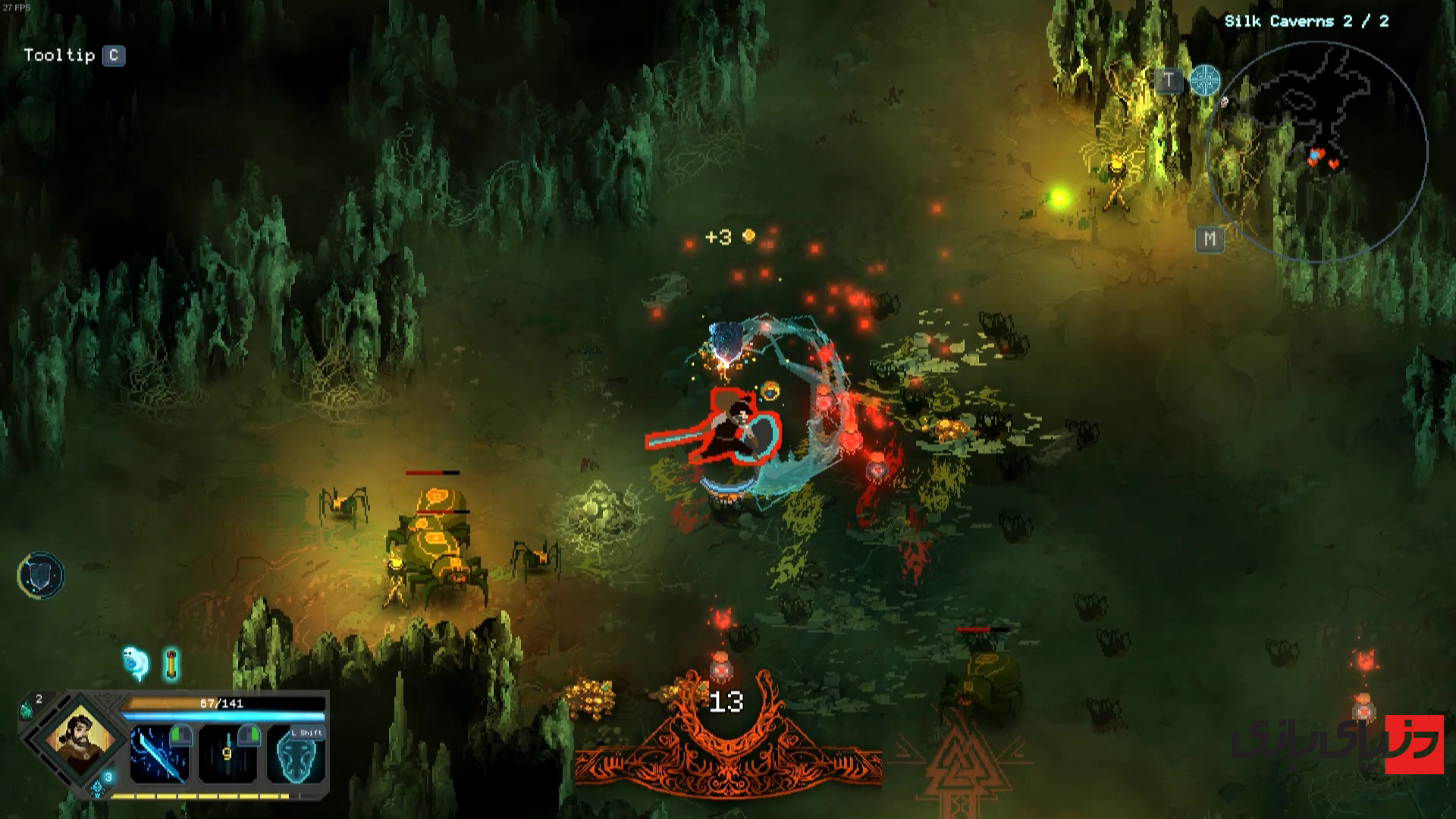Select the dagger ability with count 9

click(227, 755)
